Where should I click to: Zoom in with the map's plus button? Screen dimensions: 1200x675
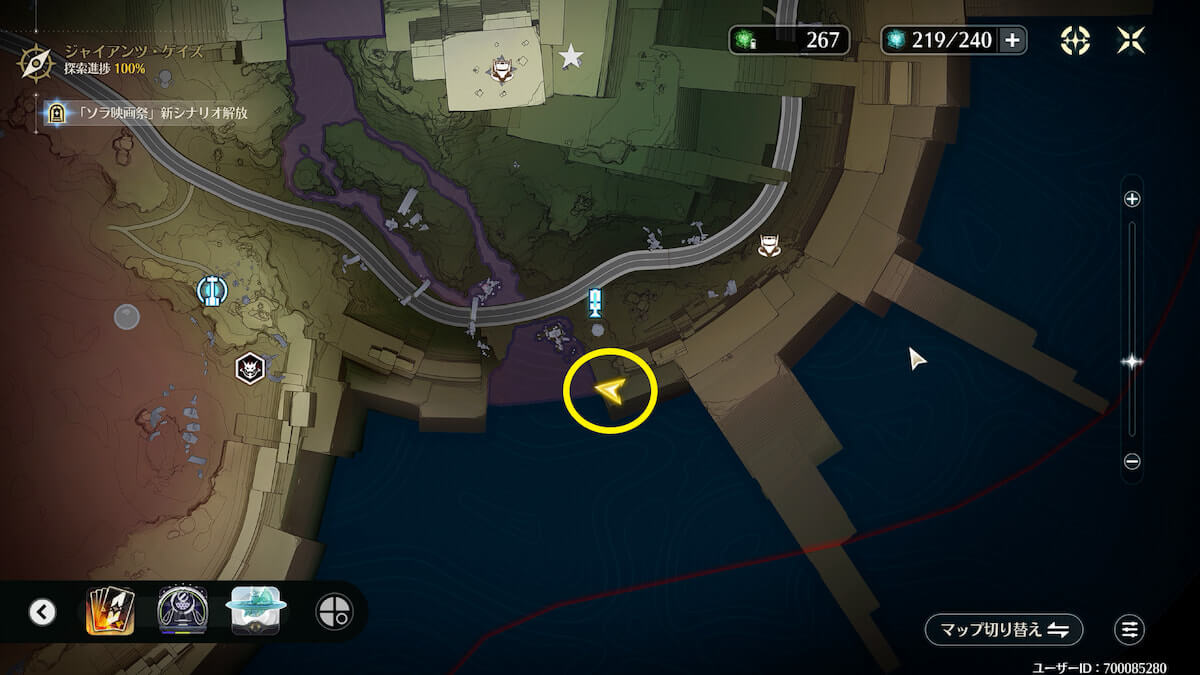[x=1132, y=199]
